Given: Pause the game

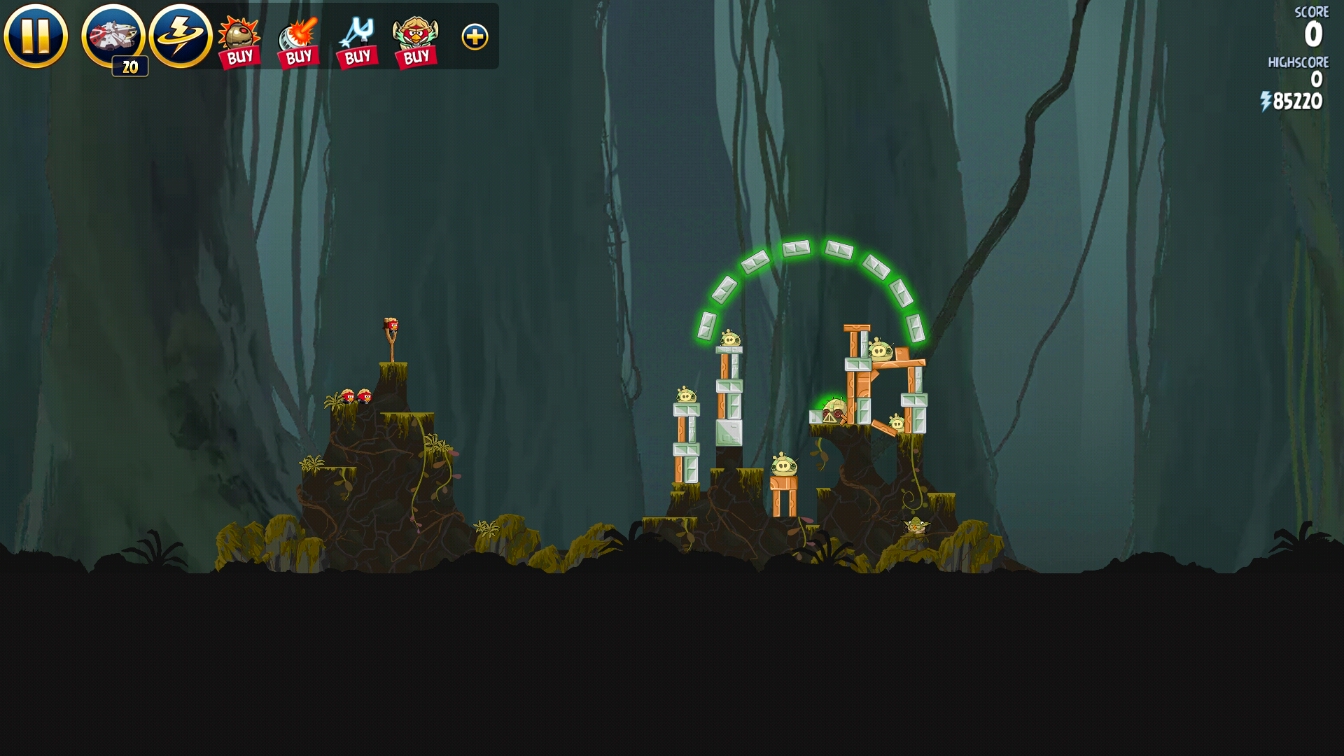Looking at the screenshot, I should pos(35,36).
